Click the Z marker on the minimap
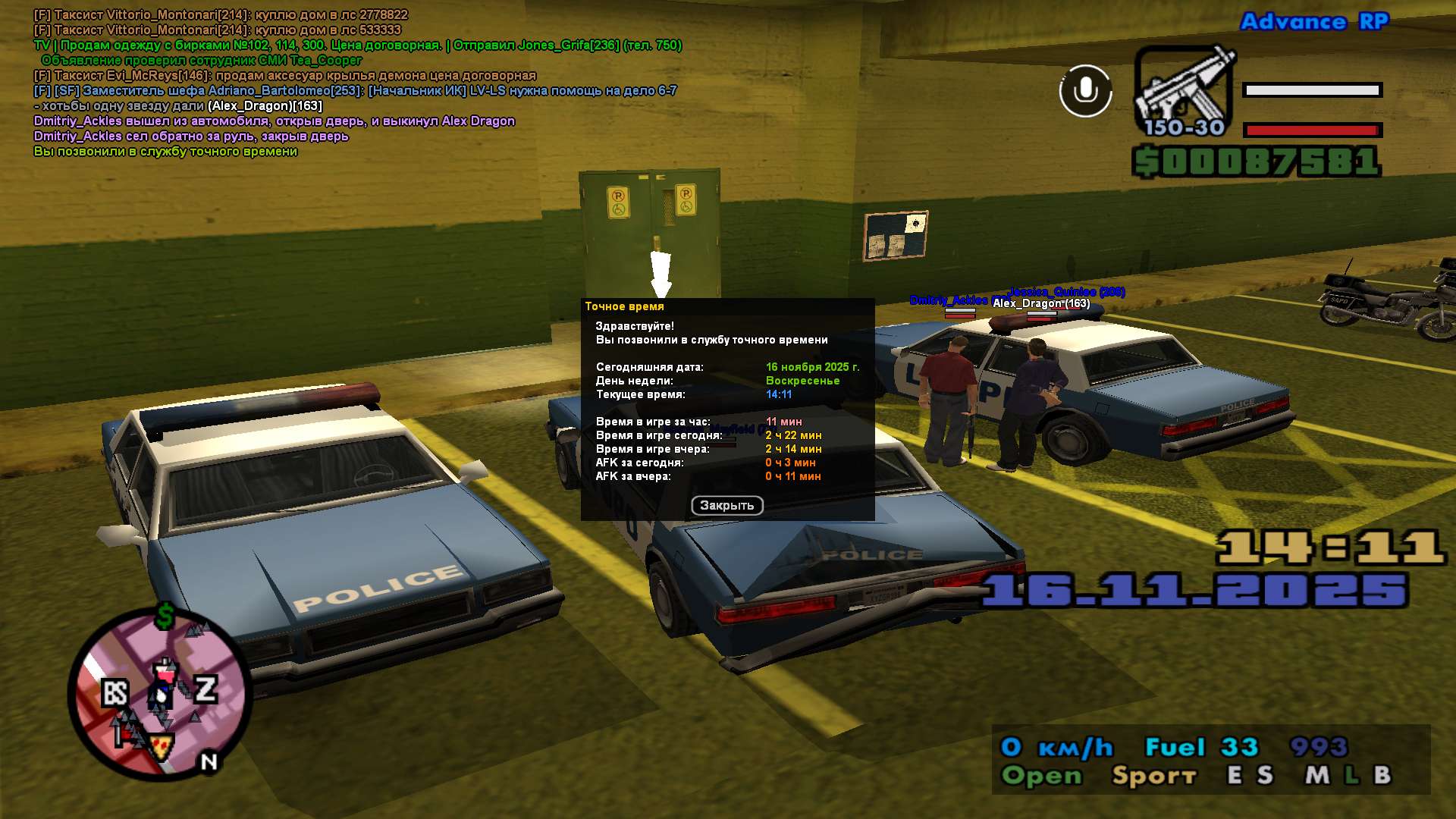Viewport: 1456px width, 819px height. pos(206,689)
